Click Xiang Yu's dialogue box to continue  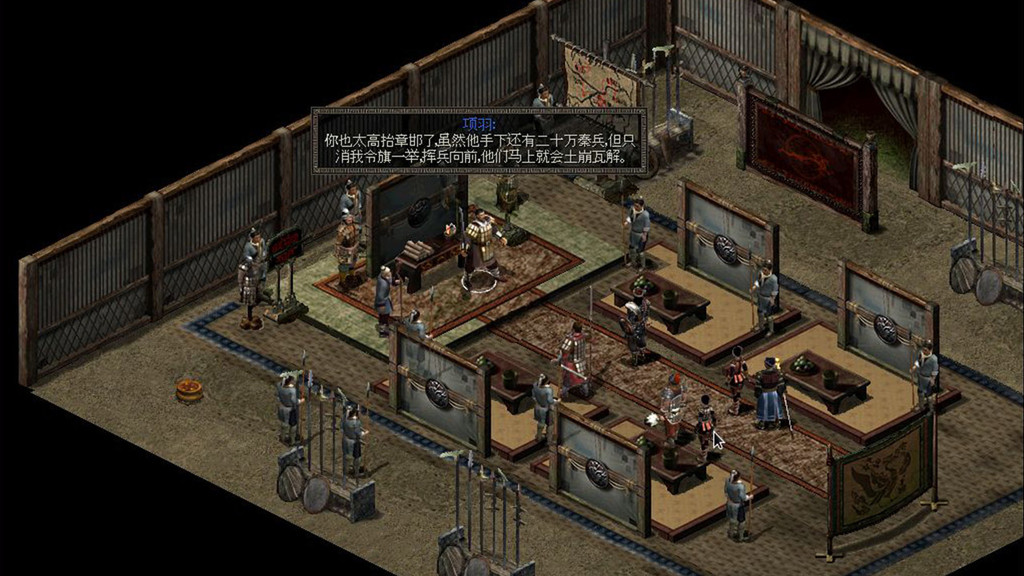[479, 142]
